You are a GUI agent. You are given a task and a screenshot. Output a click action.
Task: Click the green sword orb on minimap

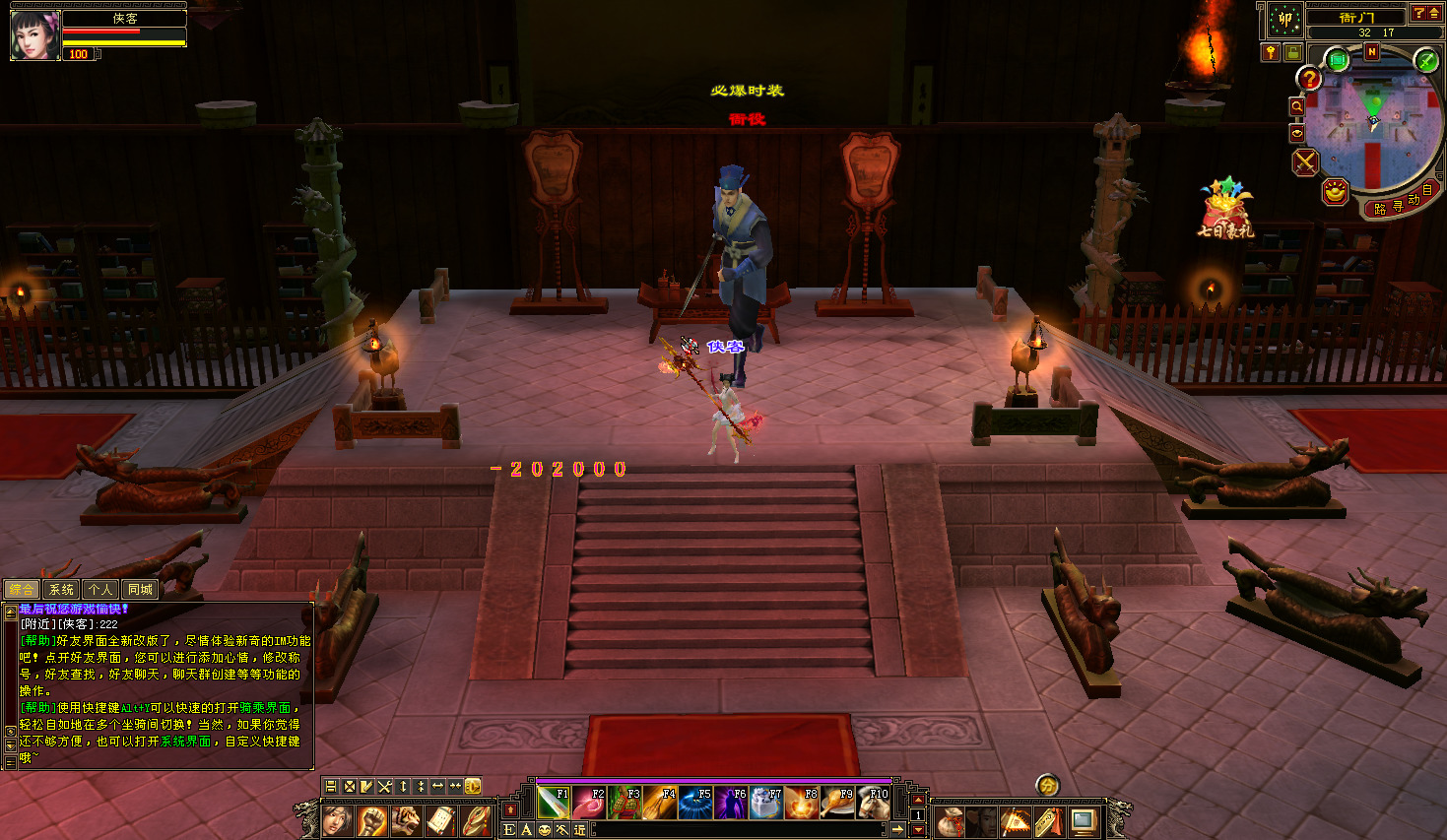click(x=1426, y=61)
